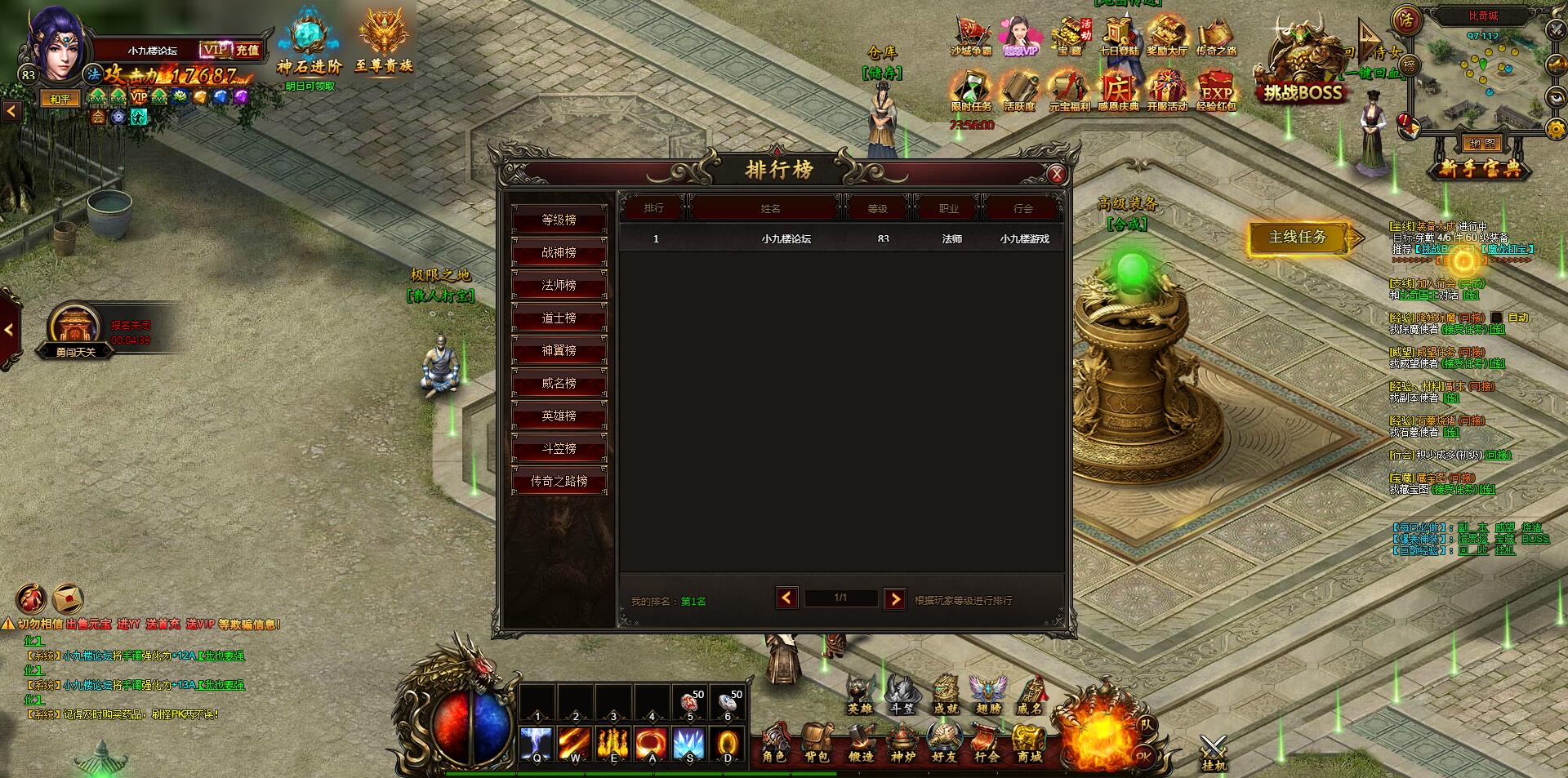The height and width of the screenshot is (778, 1568).
Task: Open the 主线任务 main quest button
Action: point(1297,238)
